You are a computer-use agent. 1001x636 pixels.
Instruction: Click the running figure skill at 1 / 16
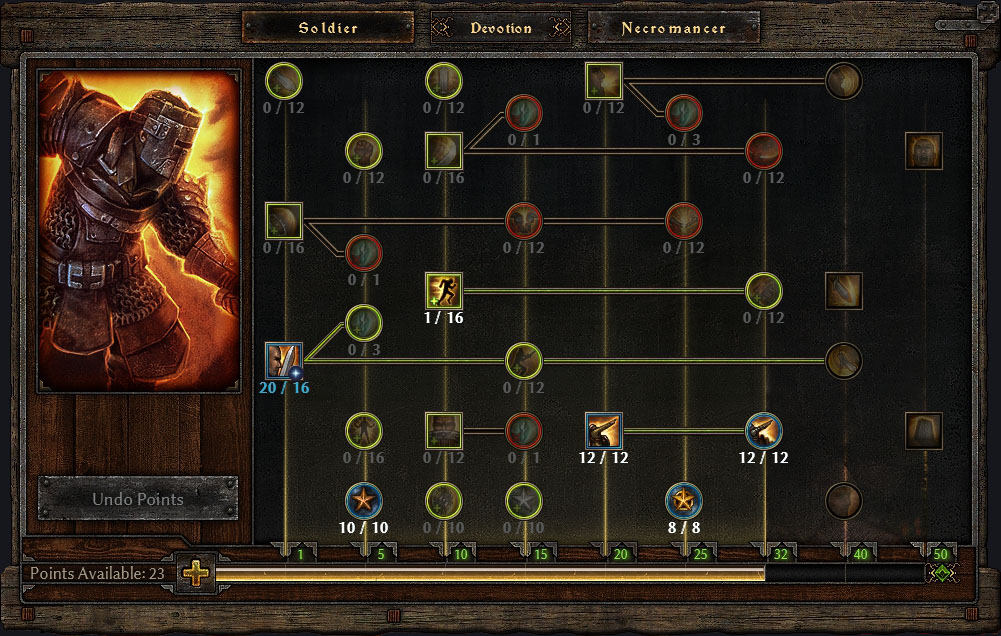pyautogui.click(x=444, y=291)
